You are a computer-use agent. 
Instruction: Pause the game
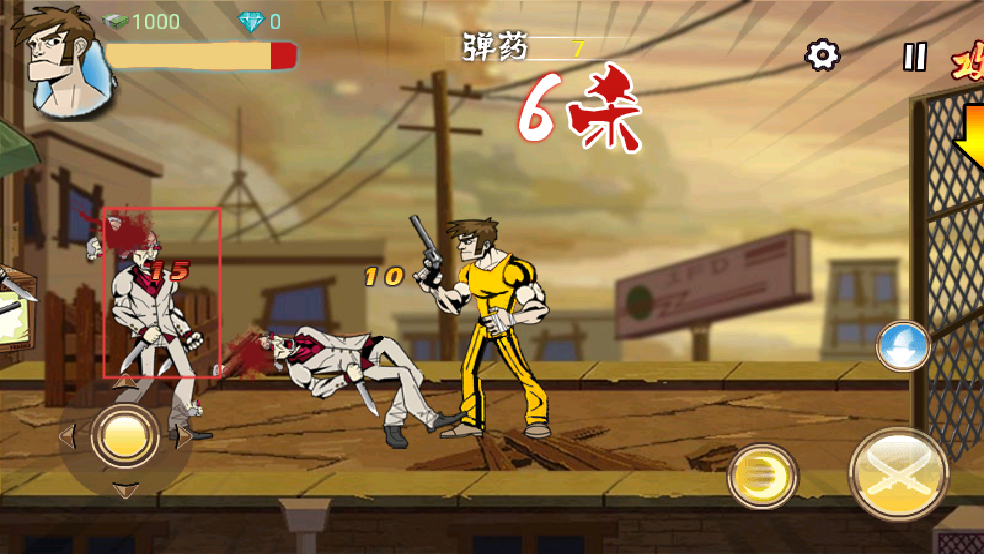pos(914,56)
